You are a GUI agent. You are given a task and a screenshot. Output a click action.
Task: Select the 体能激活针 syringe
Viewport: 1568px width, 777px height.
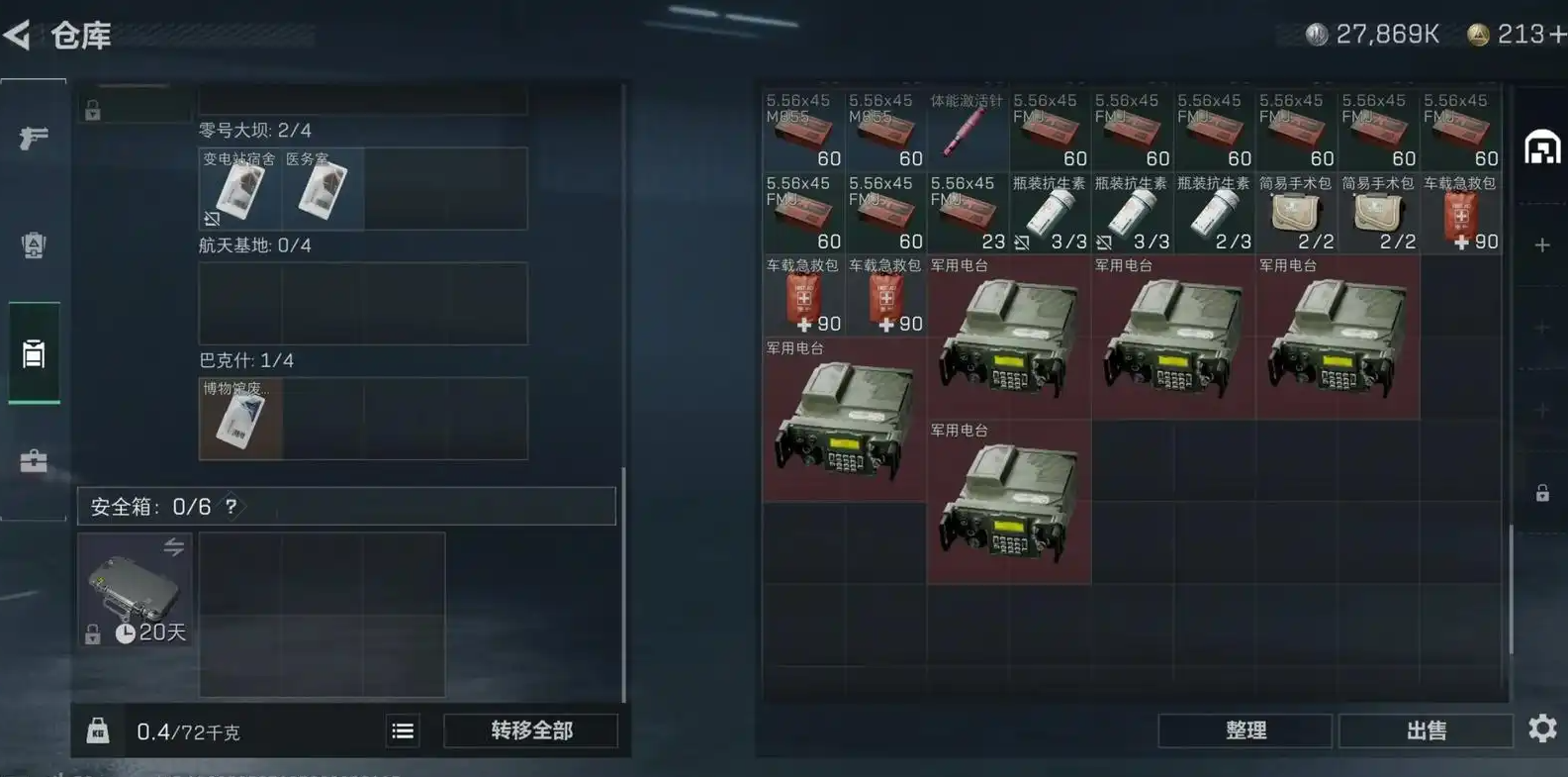pos(967,131)
